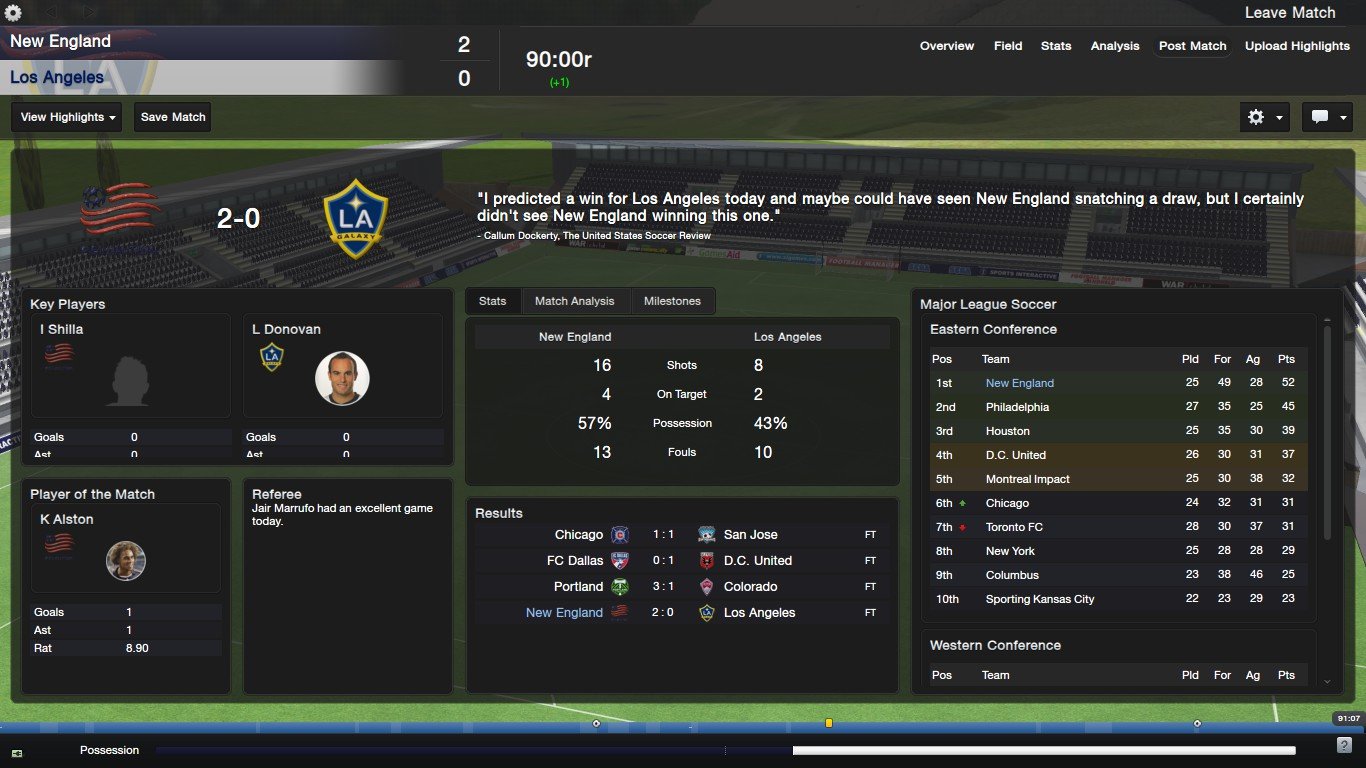Open the speech bubble comments dropdown
Screen dimensions: 1366x768
[1327, 117]
